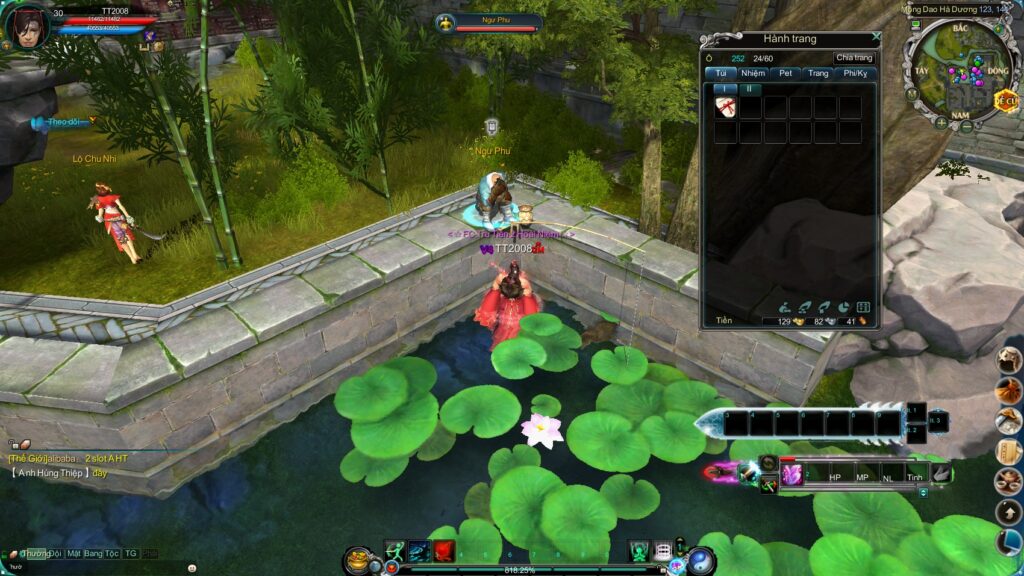
Task: Select bag page II
Action: (750, 89)
